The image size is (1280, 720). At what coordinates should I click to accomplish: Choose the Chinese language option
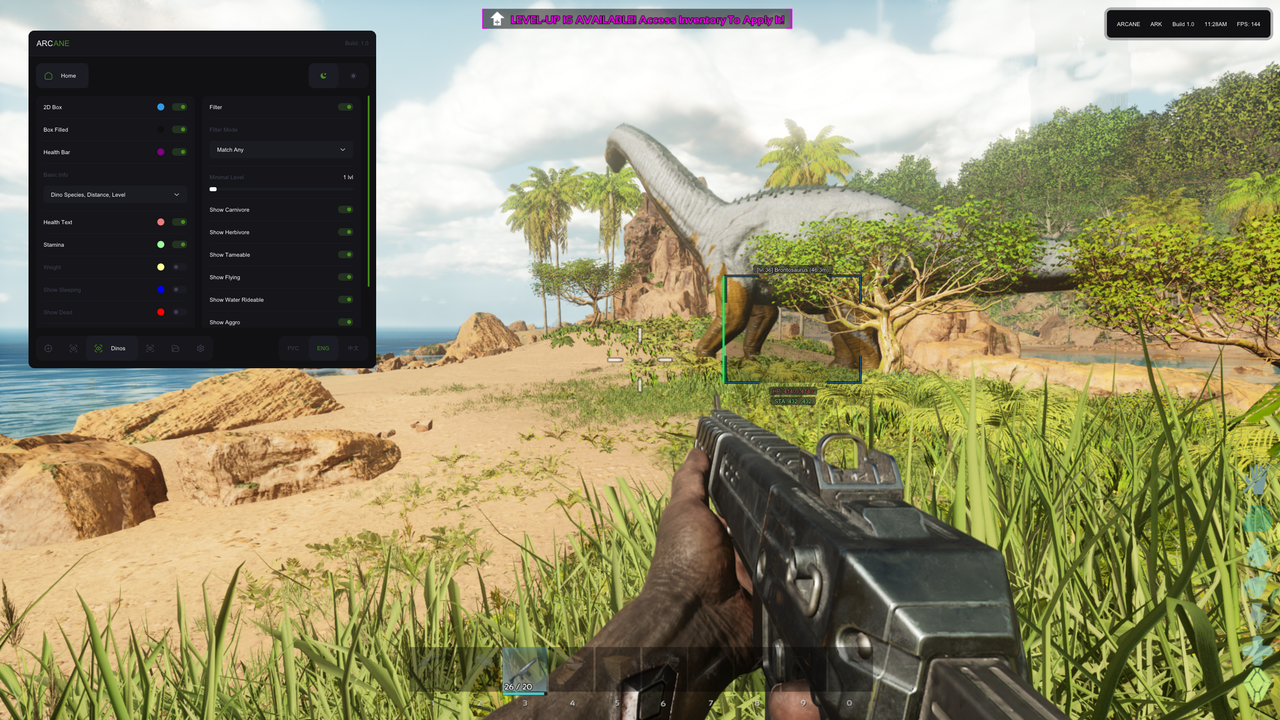click(x=355, y=348)
